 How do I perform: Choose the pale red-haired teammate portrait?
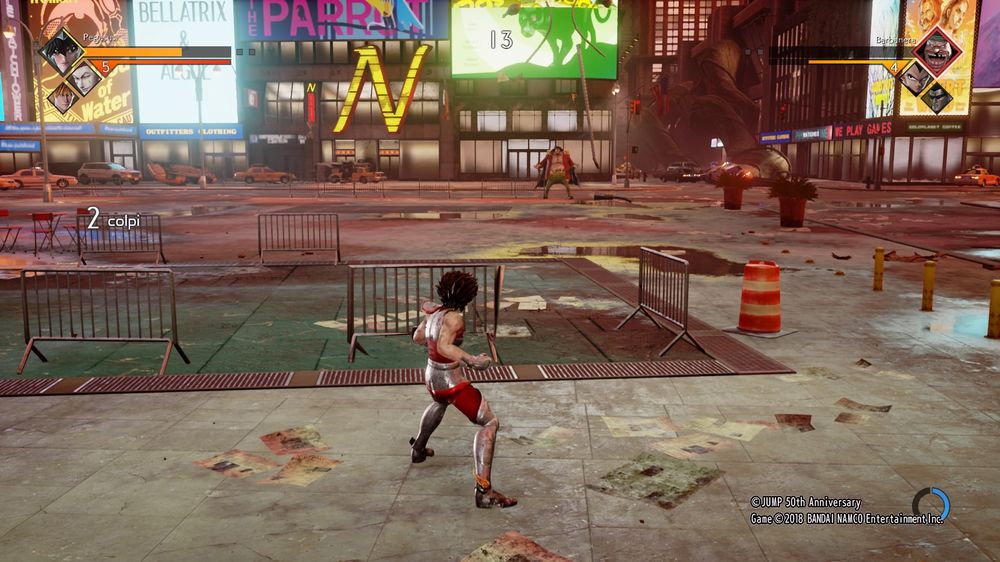85,78
